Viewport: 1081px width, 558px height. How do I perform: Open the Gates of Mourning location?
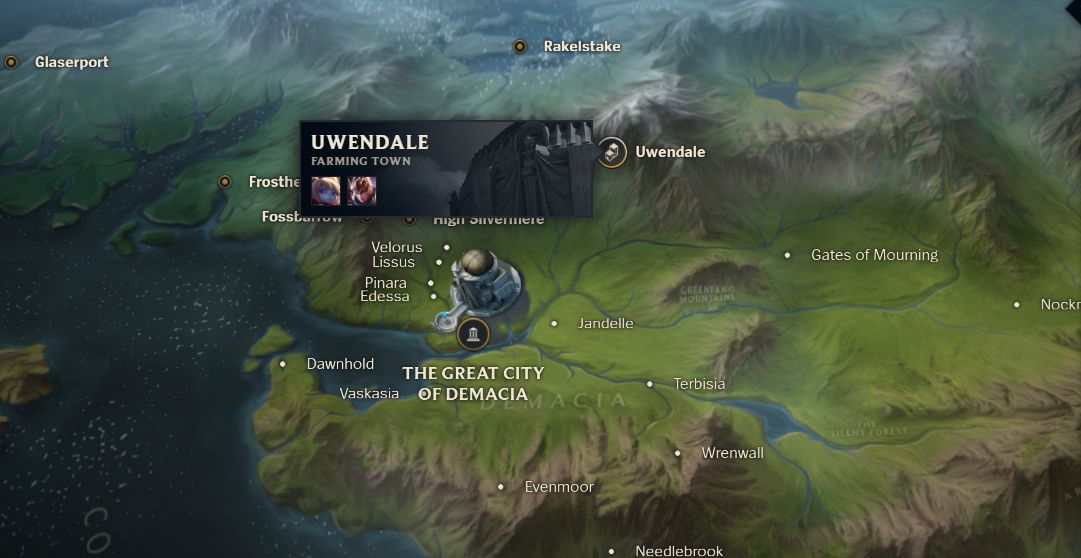click(x=788, y=256)
